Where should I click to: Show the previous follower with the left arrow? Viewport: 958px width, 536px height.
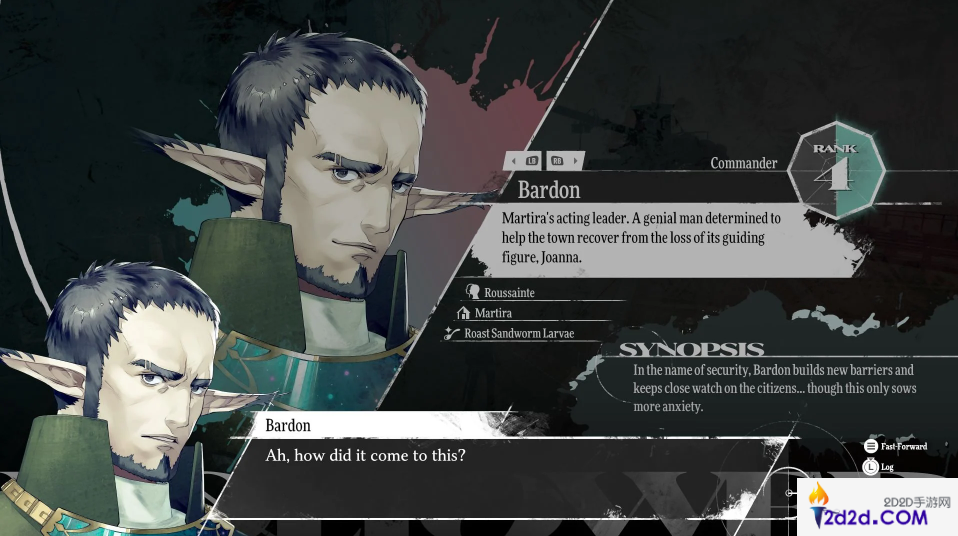pos(512,160)
